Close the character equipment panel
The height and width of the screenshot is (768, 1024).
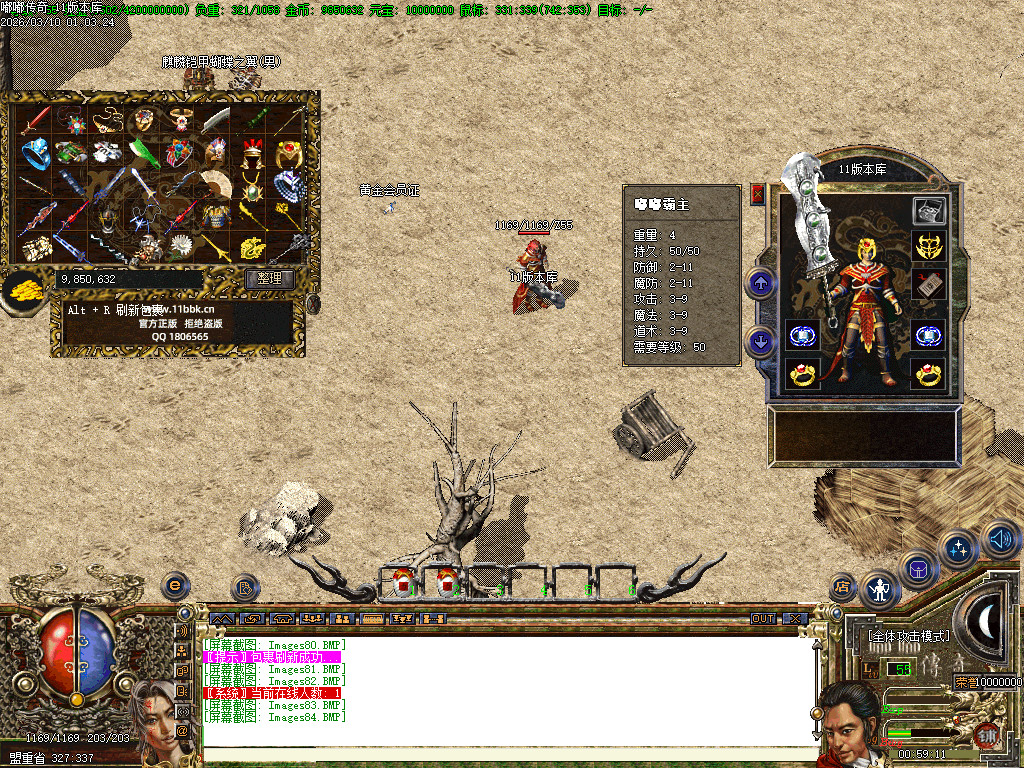757,194
